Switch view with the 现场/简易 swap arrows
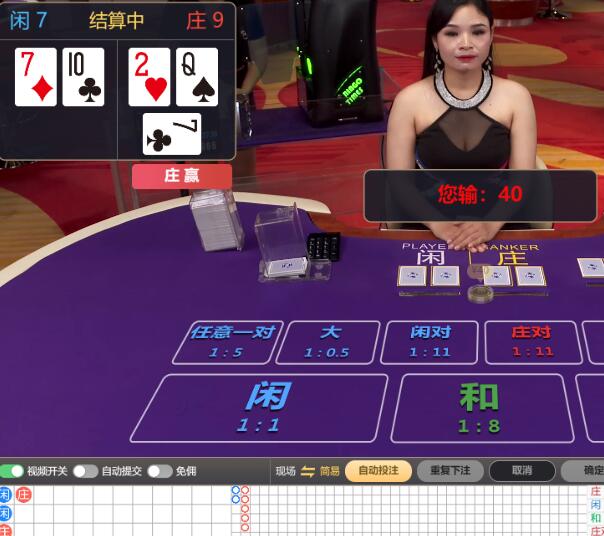Viewport: 604px width, 536px height. 308,471
